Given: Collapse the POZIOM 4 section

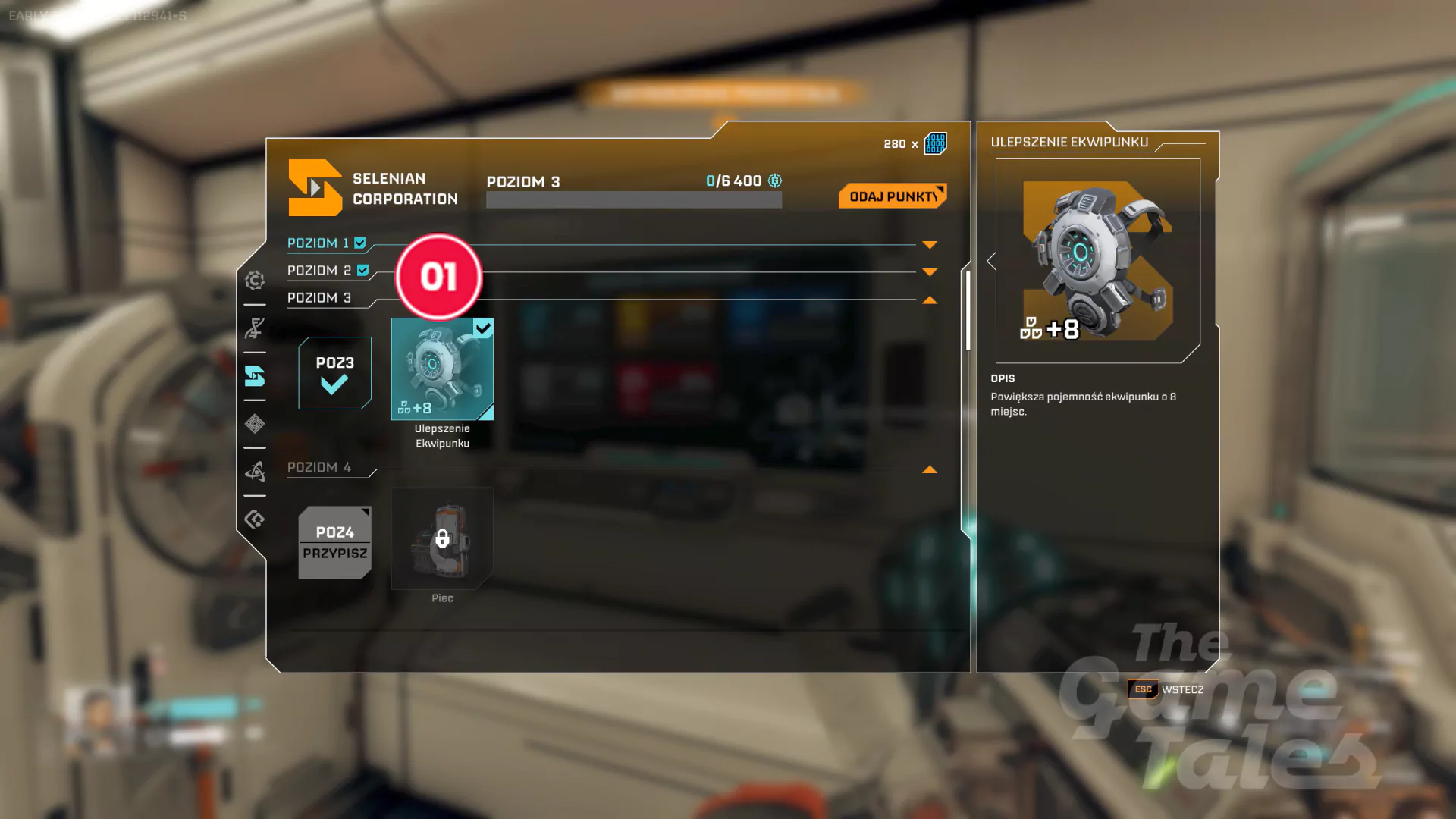Looking at the screenshot, I should [930, 470].
